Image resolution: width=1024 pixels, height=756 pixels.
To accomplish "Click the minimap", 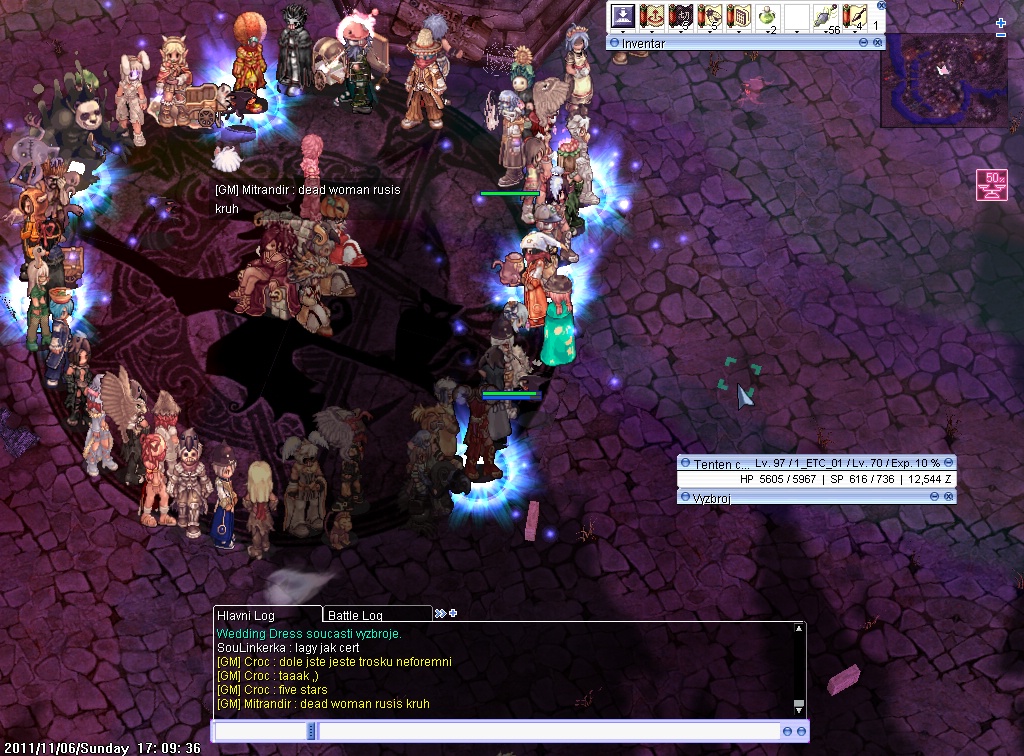I will coord(943,80).
